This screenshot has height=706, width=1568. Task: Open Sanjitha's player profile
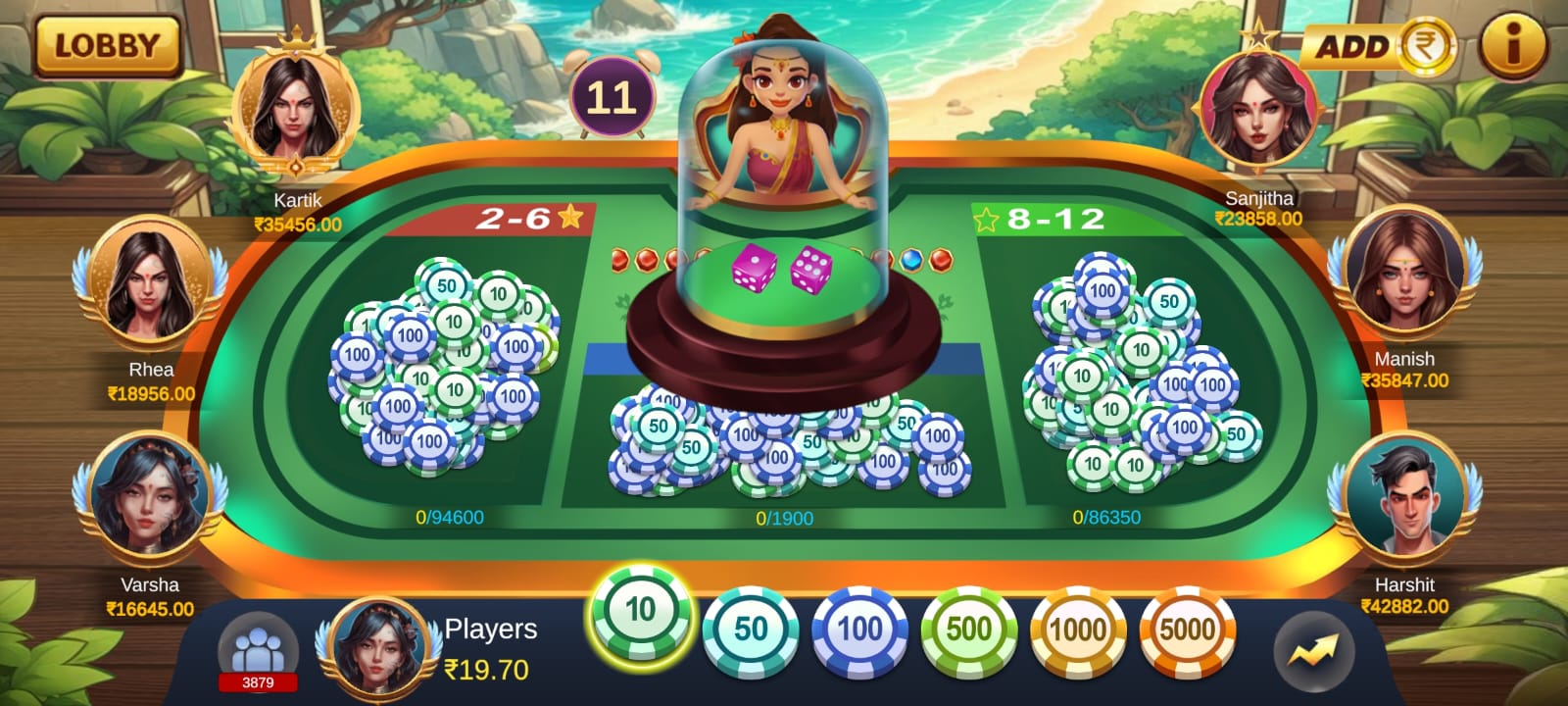click(1258, 108)
